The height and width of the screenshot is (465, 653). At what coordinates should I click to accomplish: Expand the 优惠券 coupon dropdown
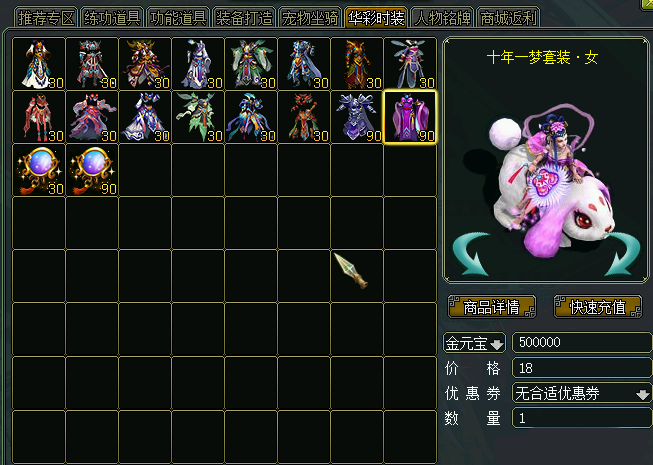point(581,394)
